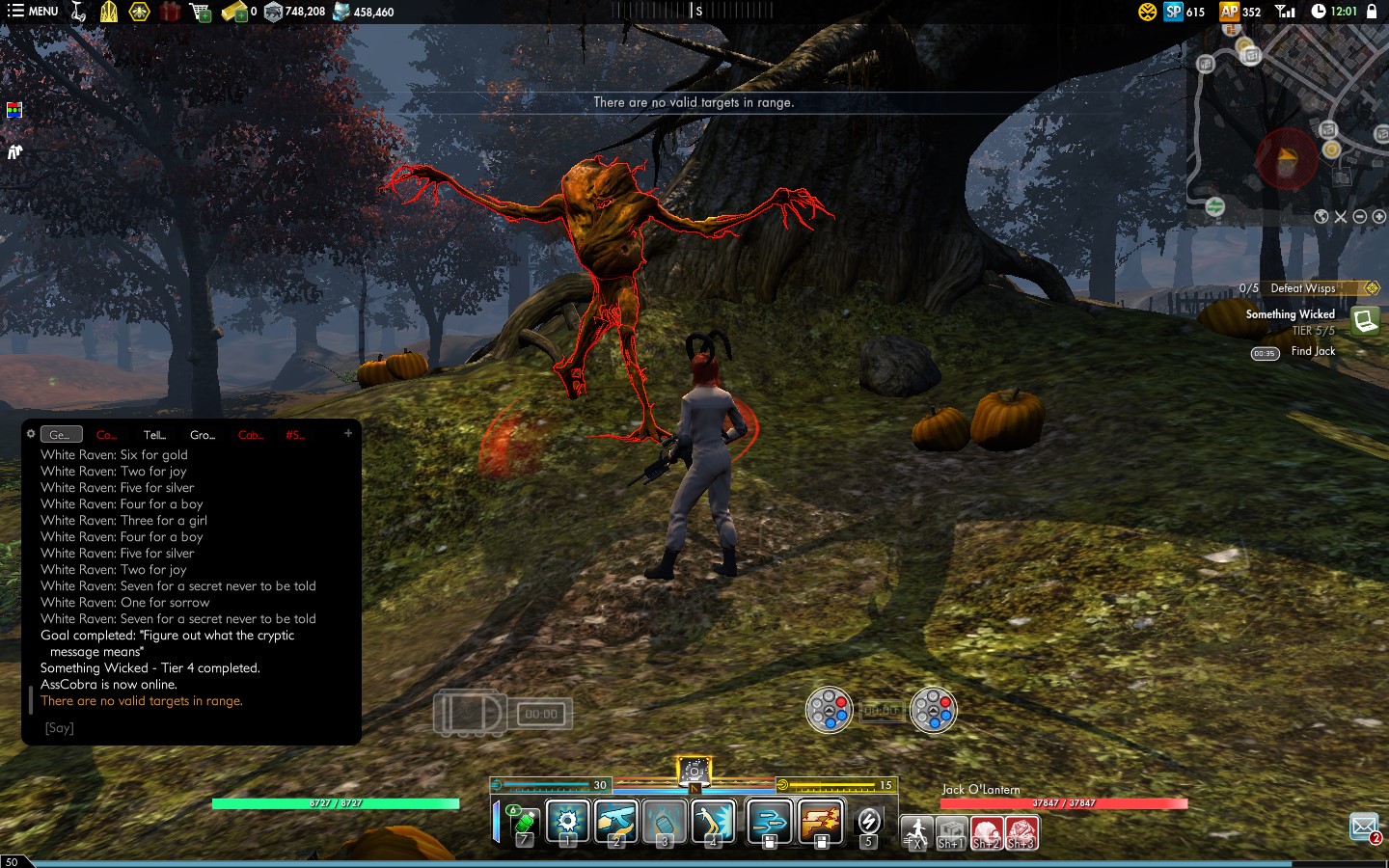This screenshot has height=868, width=1389.
Task: Switch to the Group chat tab
Action: [203, 435]
